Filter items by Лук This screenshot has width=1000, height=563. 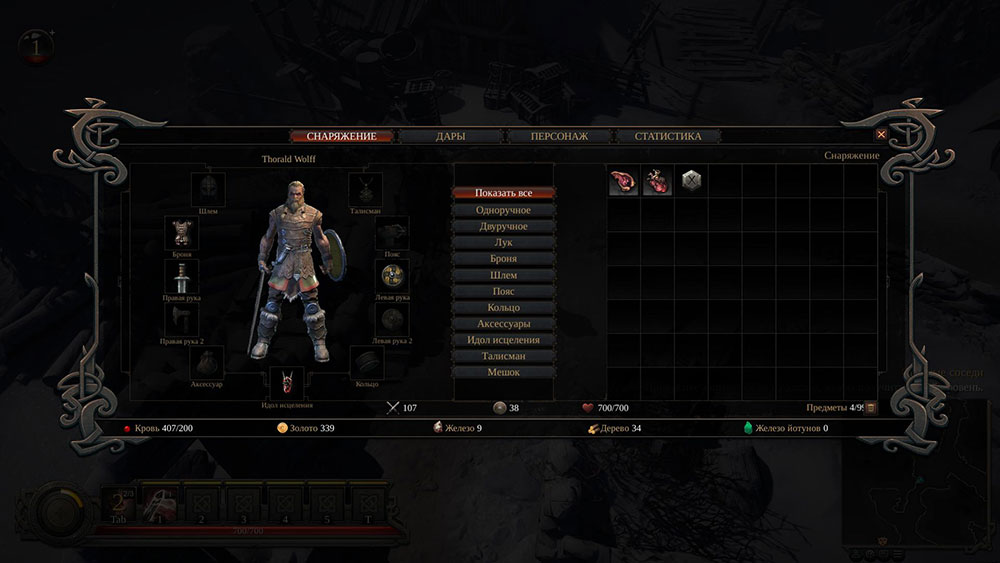503,242
